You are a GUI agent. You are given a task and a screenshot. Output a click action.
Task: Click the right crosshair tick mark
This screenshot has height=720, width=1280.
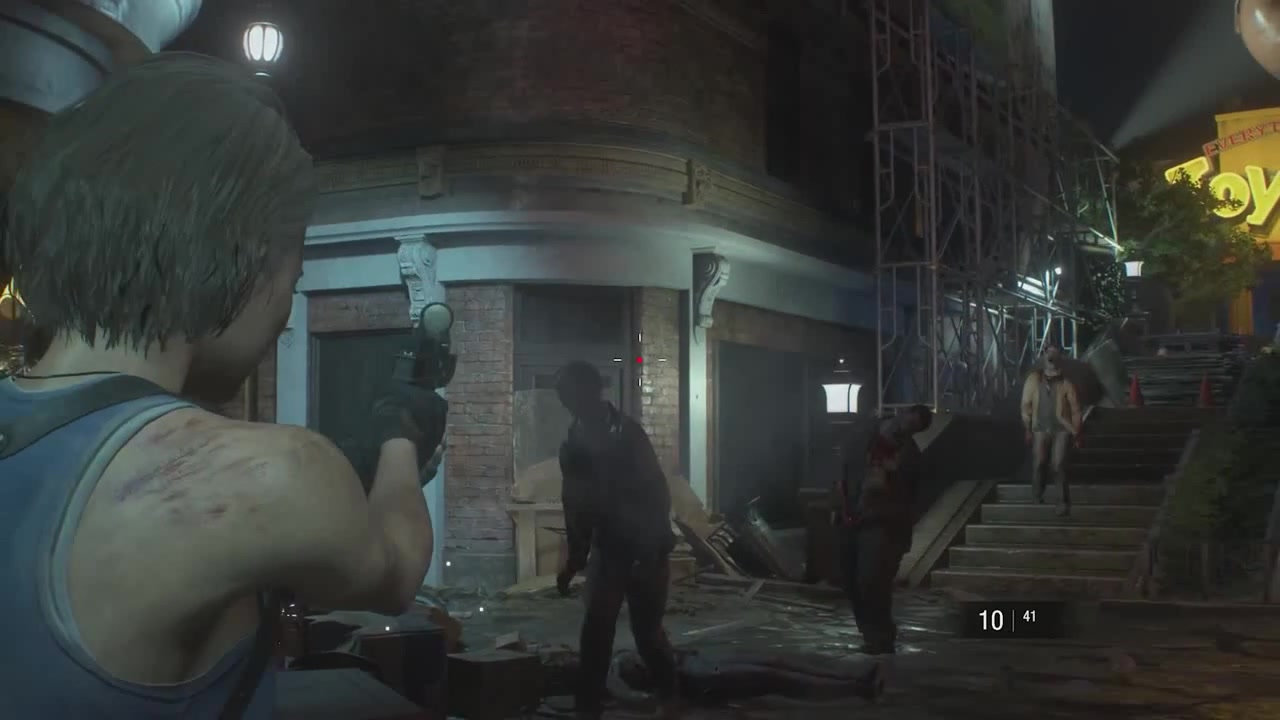662,360
